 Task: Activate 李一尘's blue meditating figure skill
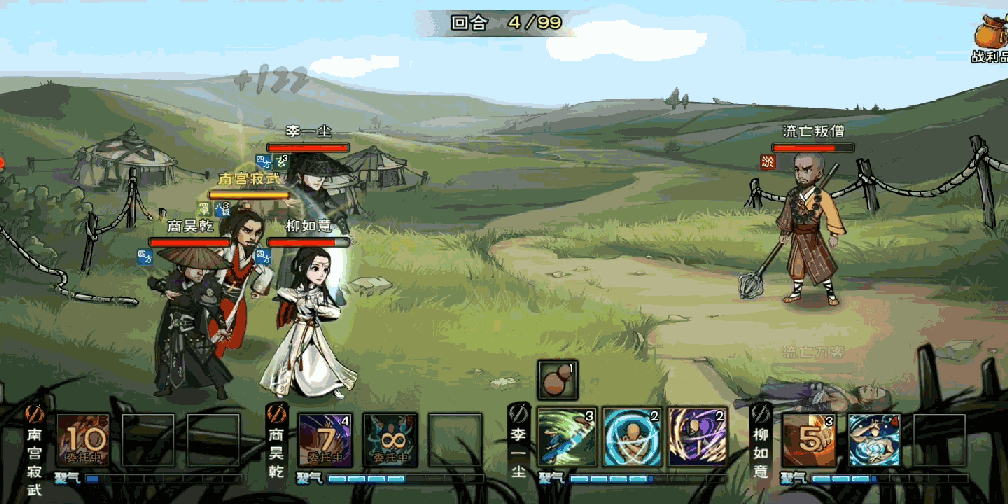pyautogui.click(x=632, y=437)
